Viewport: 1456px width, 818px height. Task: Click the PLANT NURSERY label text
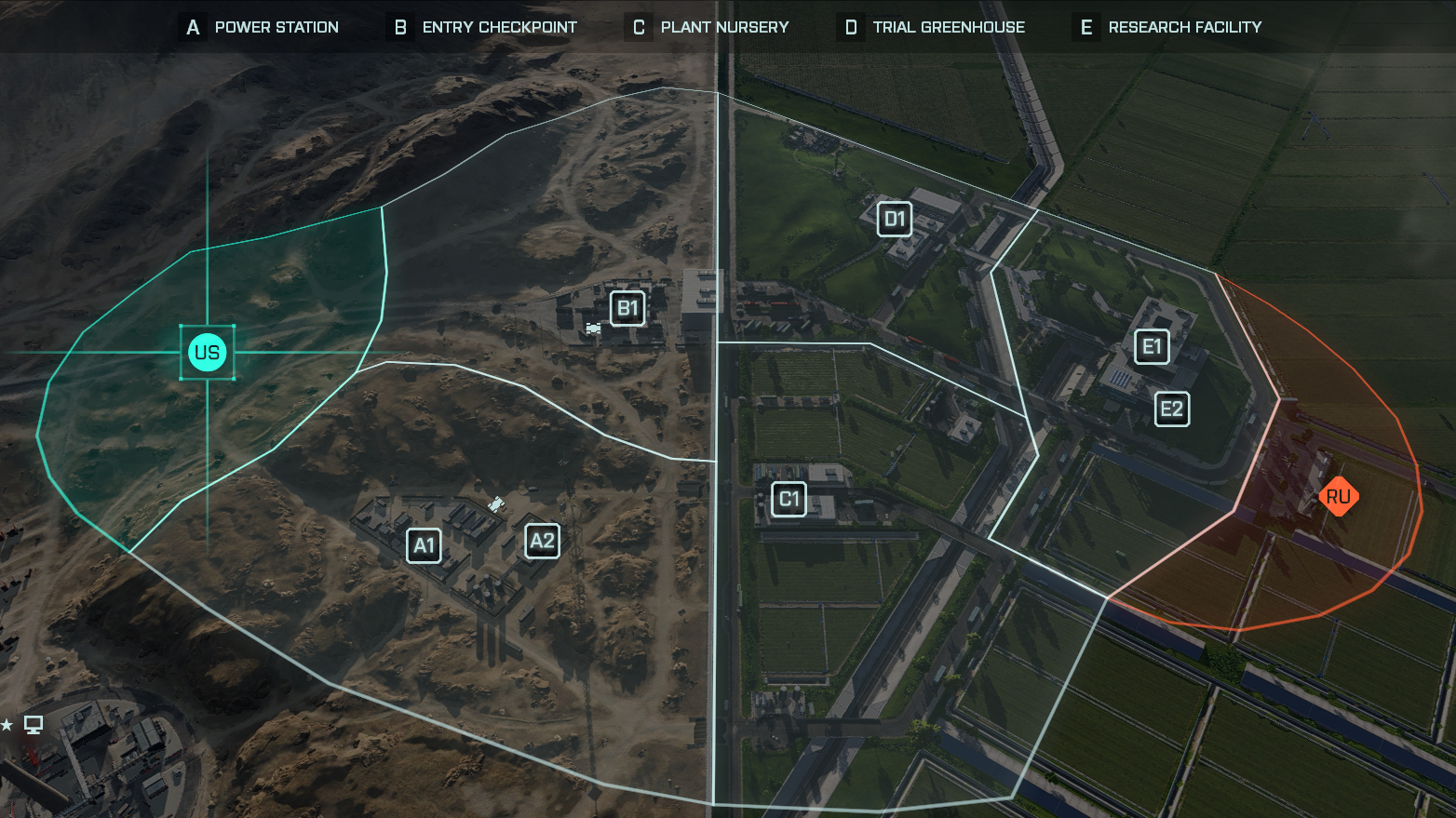click(x=723, y=27)
